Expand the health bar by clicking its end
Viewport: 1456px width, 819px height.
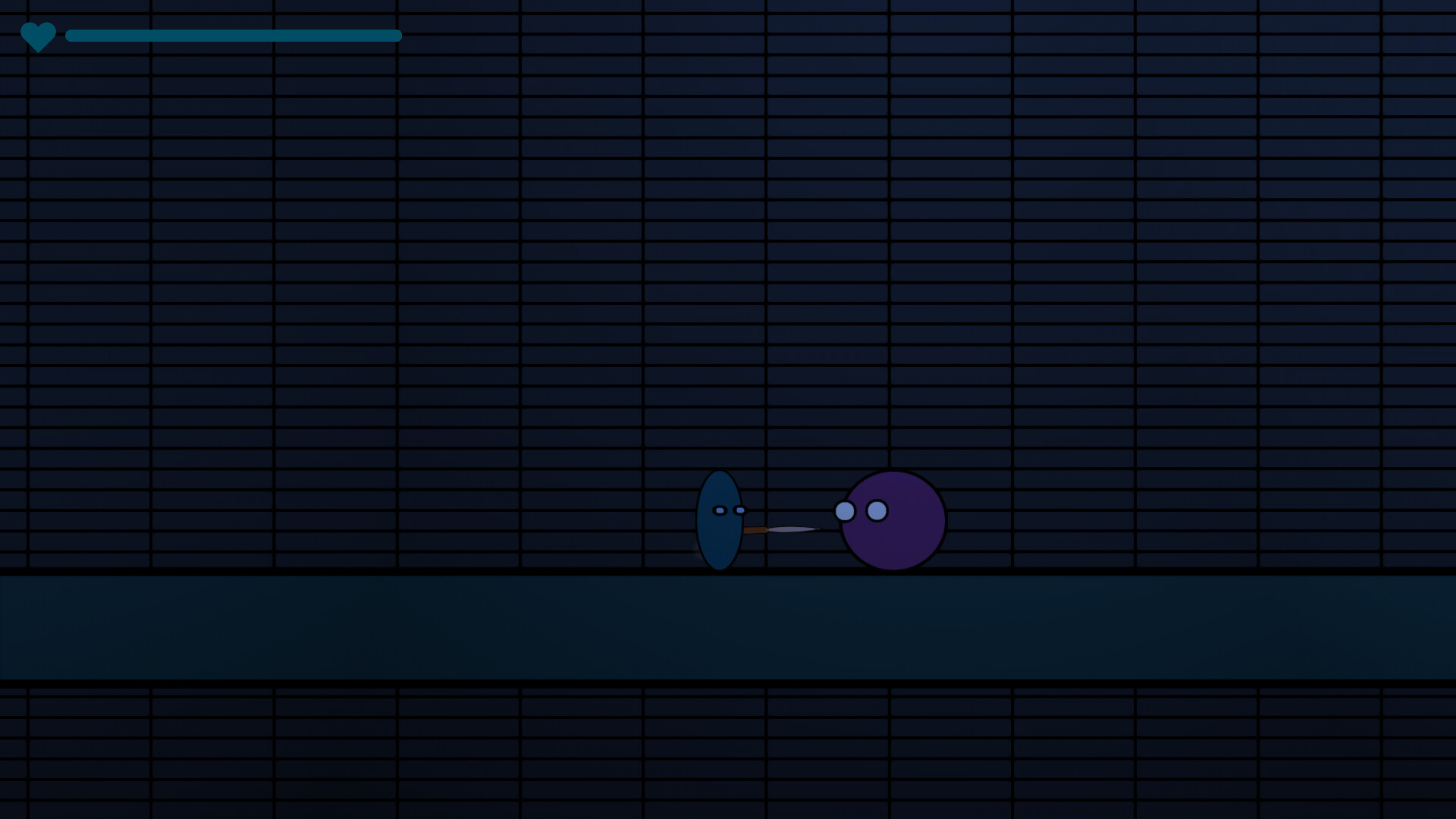pyautogui.click(x=396, y=35)
